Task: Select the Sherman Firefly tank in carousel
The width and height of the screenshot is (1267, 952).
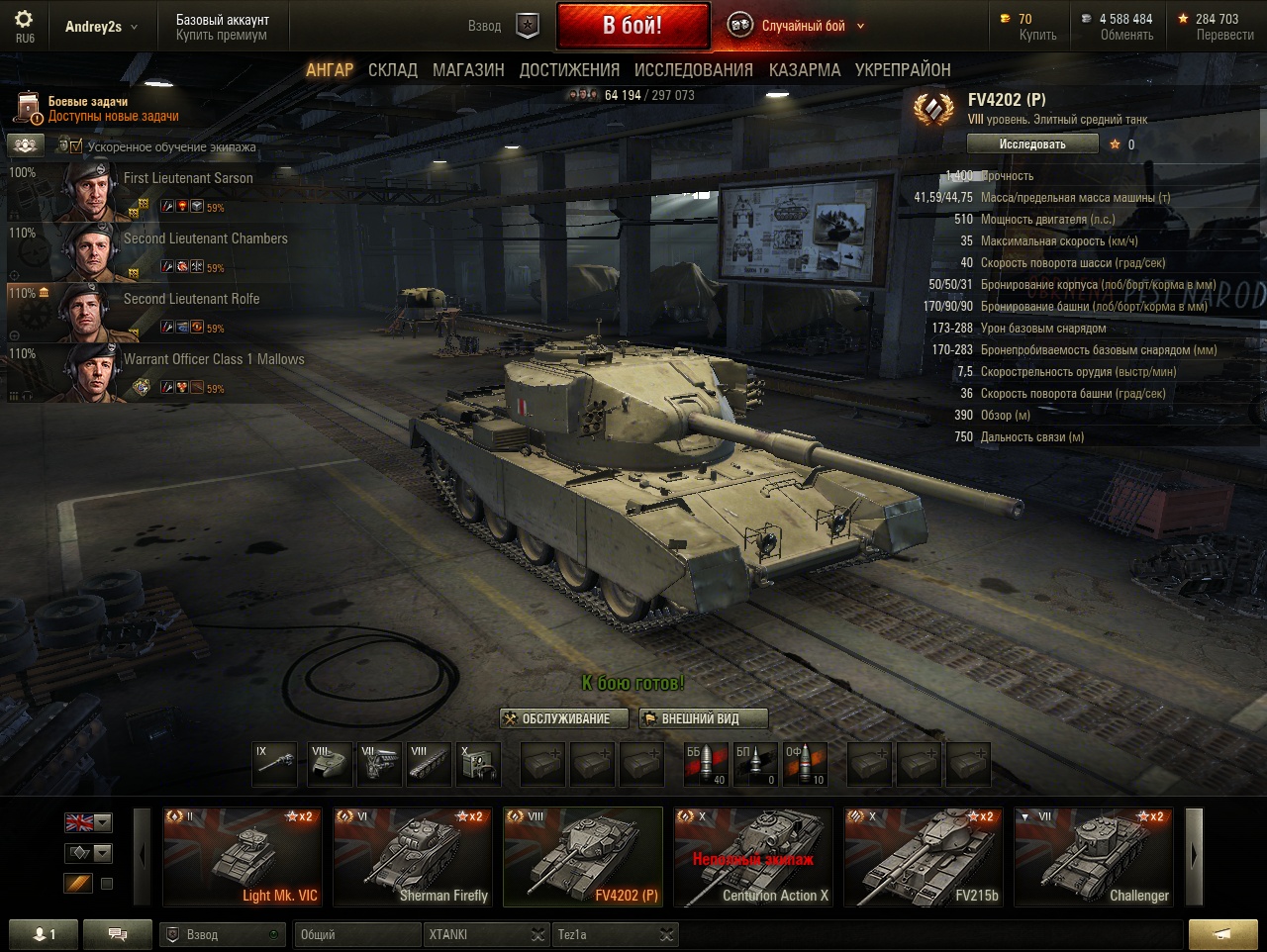Action: 412,857
